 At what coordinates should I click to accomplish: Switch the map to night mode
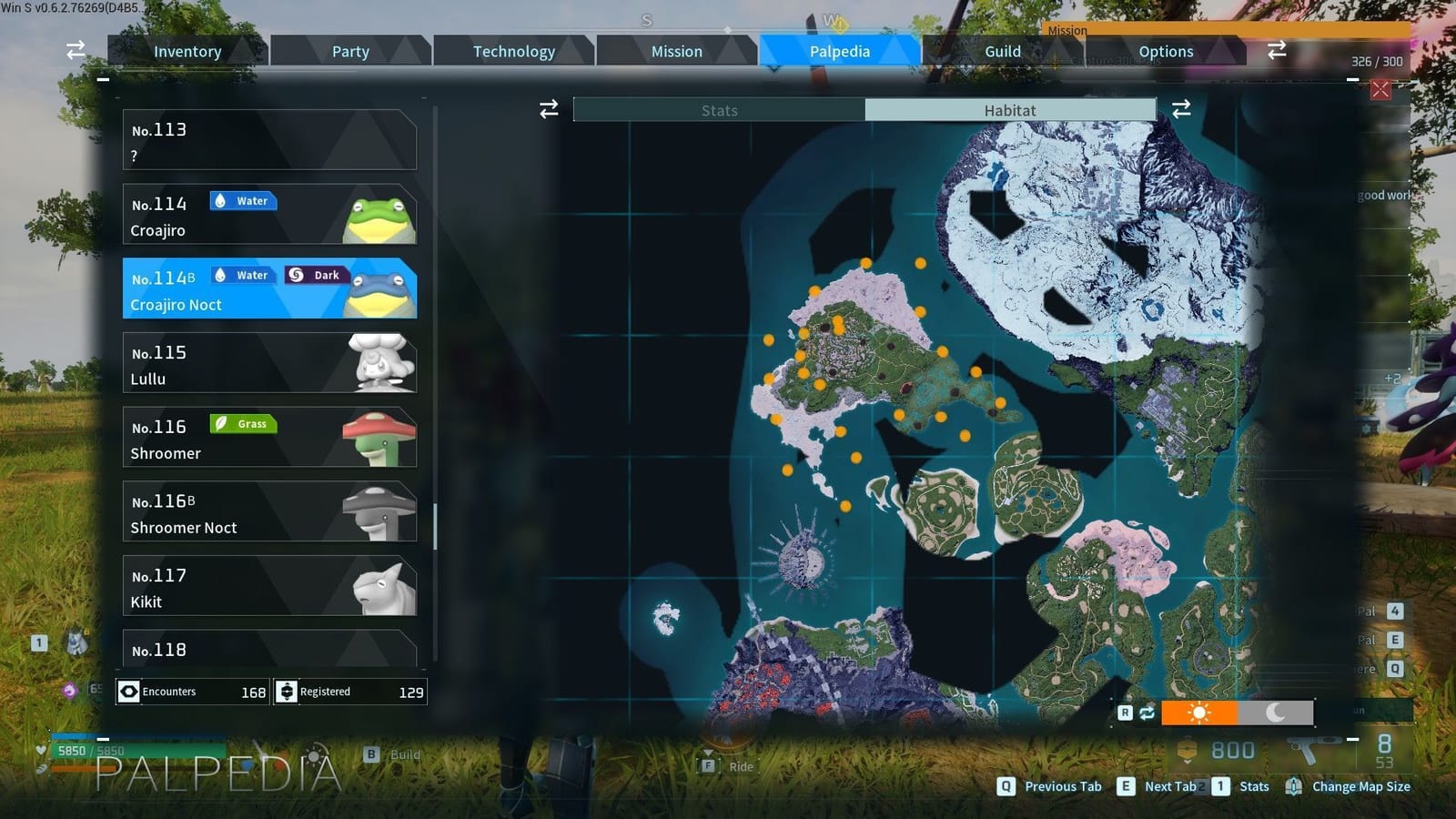(x=1274, y=713)
